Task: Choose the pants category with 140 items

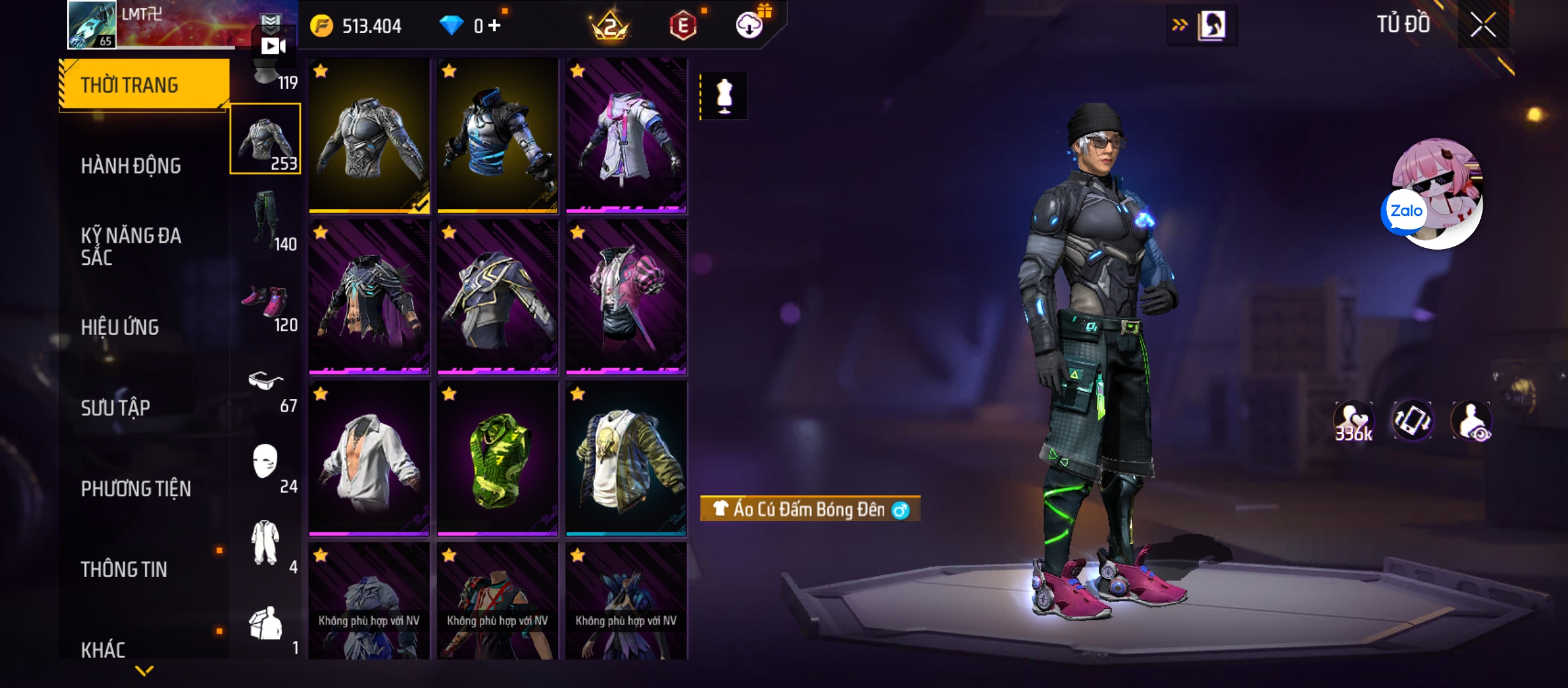Action: click(x=266, y=220)
